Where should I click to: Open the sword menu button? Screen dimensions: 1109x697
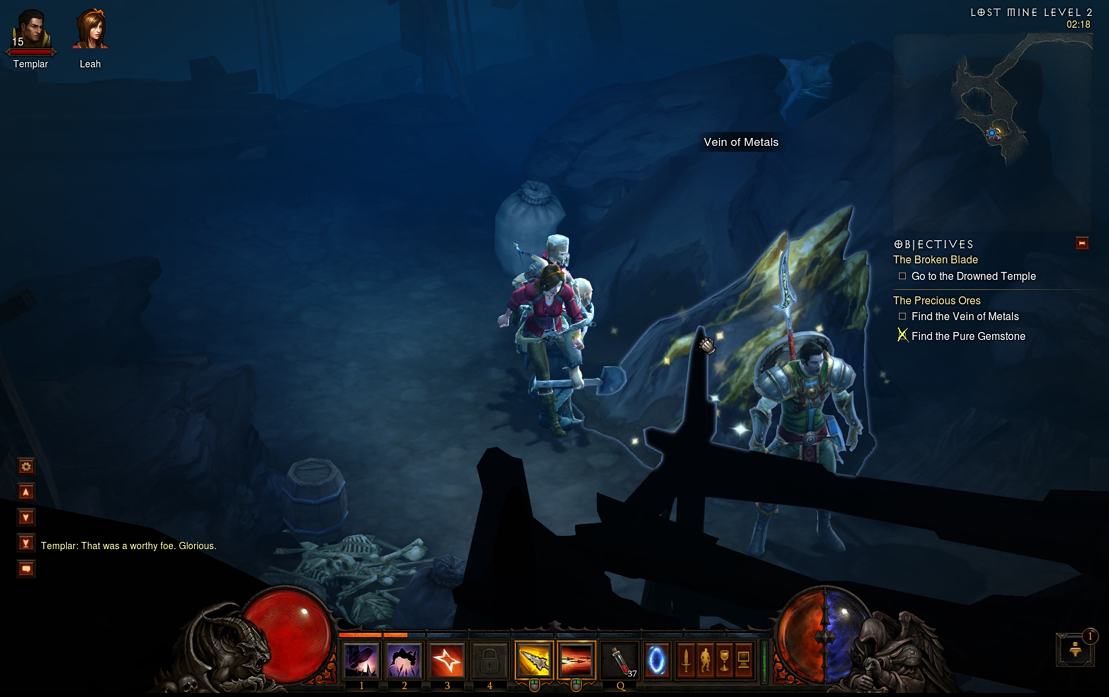coord(686,660)
